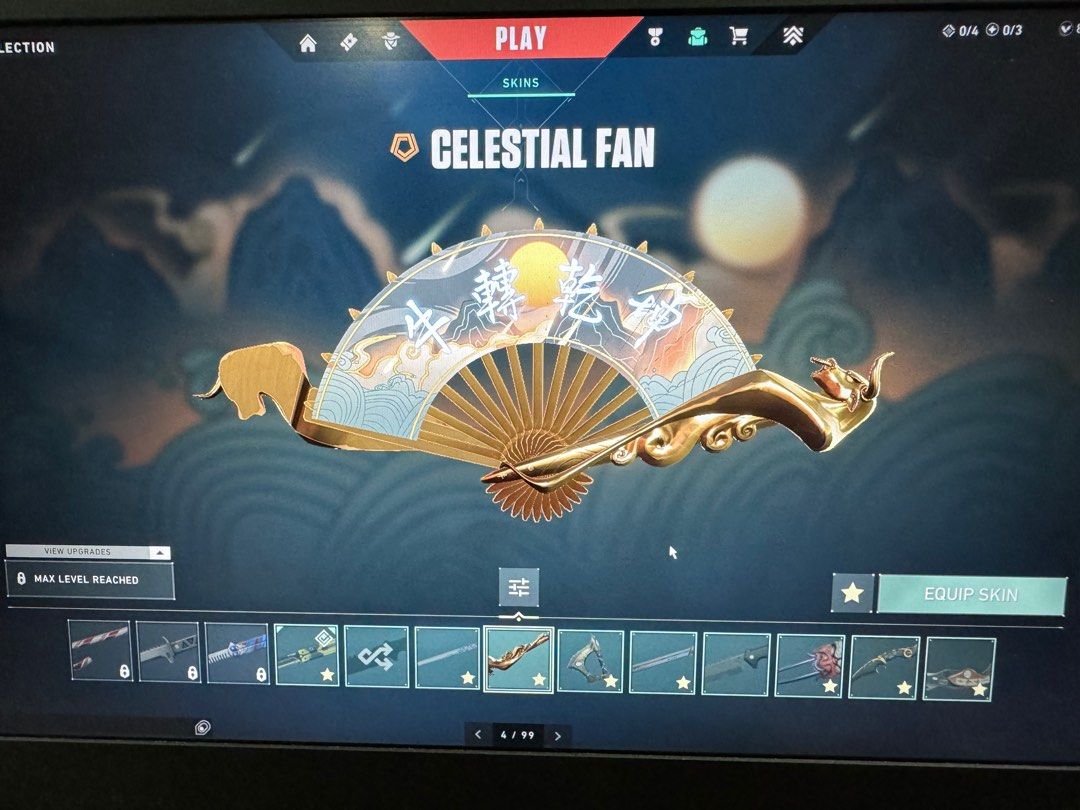Viewport: 1080px width, 810px height.
Task: Equip the Celestial Fan skin
Action: (x=970, y=594)
